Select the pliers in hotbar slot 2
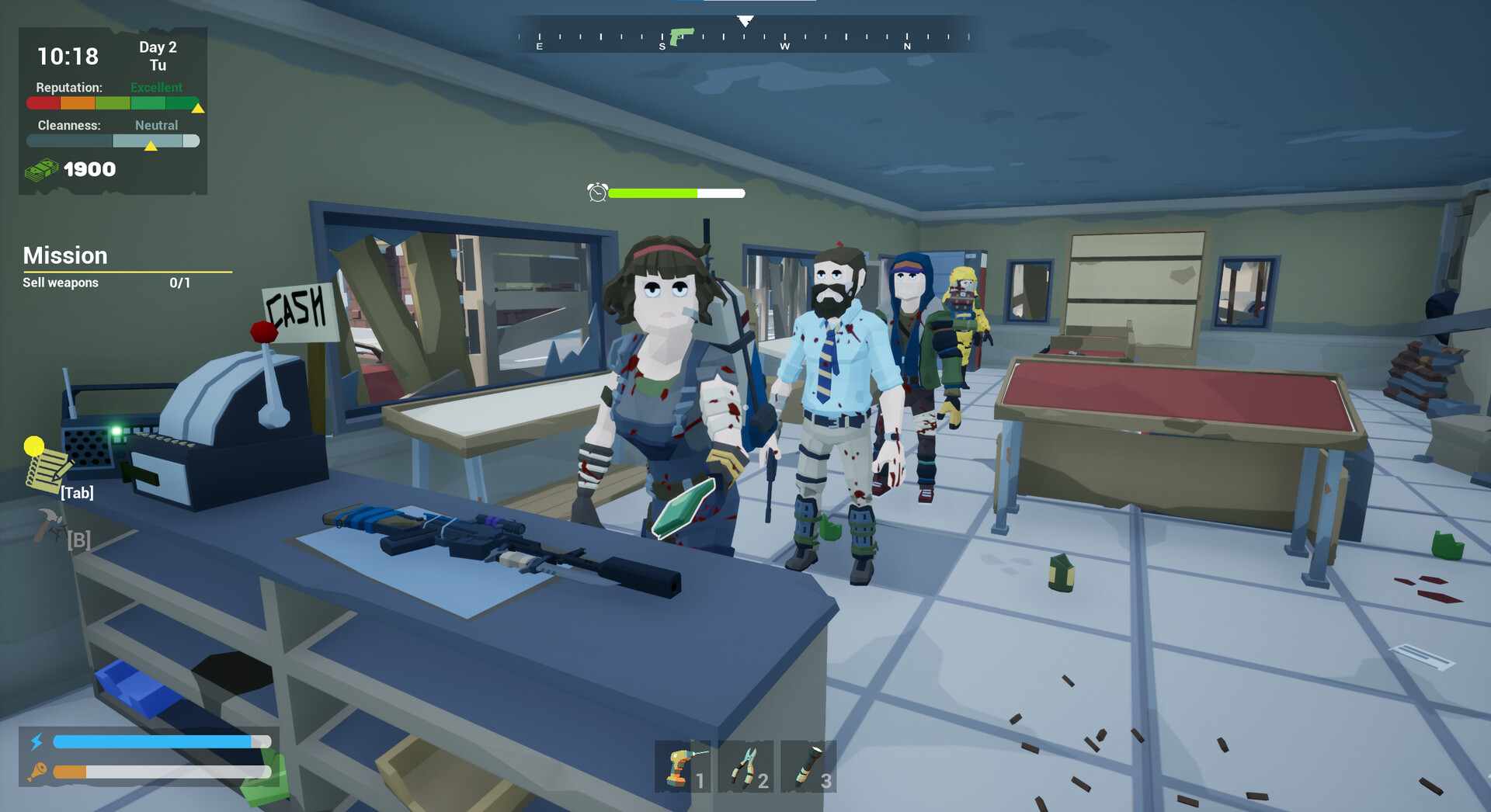 pyautogui.click(x=745, y=767)
